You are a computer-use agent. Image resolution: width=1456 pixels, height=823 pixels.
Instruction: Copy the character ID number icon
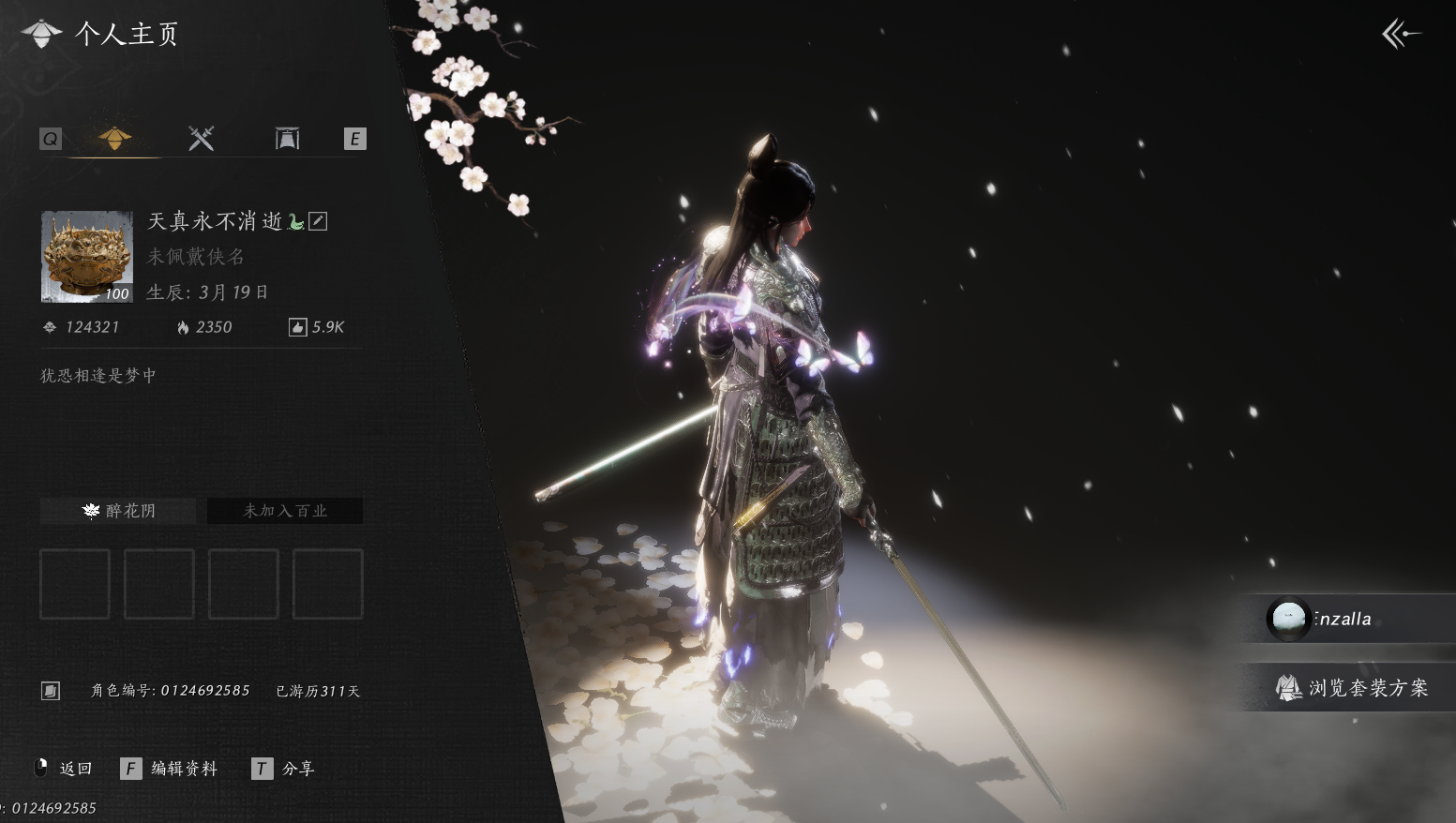coord(51,691)
